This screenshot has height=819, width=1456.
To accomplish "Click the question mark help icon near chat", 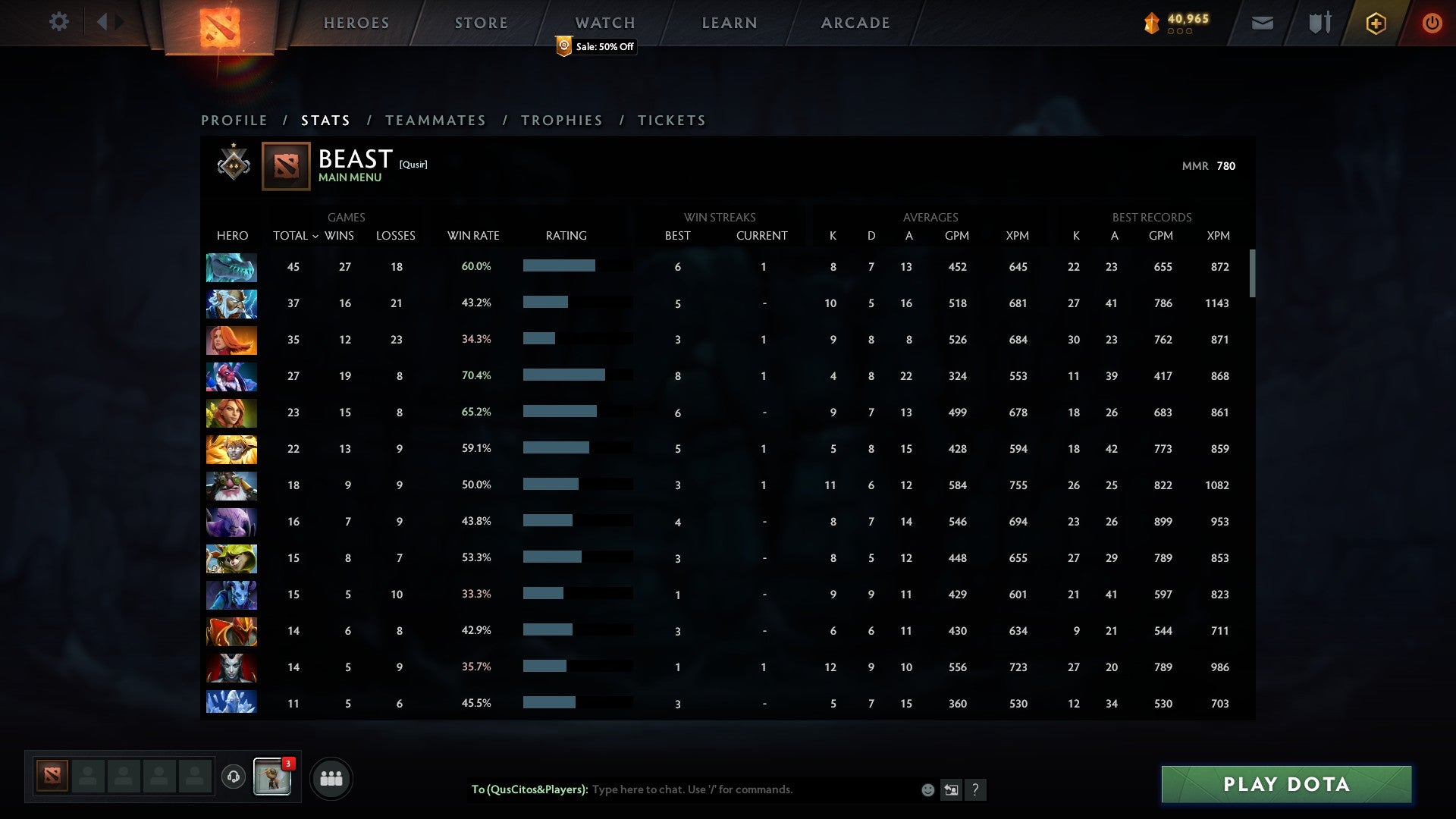I will click(x=977, y=790).
